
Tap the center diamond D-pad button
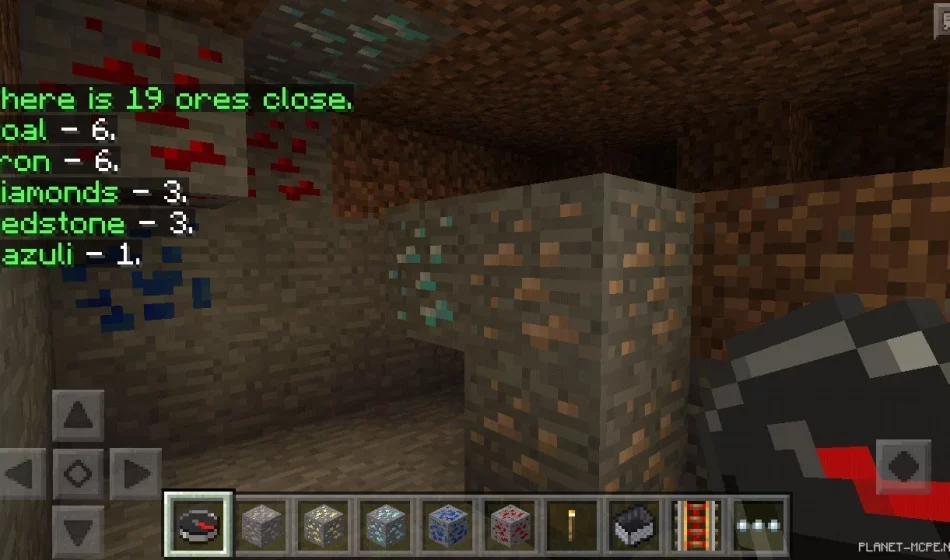pyautogui.click(x=78, y=472)
